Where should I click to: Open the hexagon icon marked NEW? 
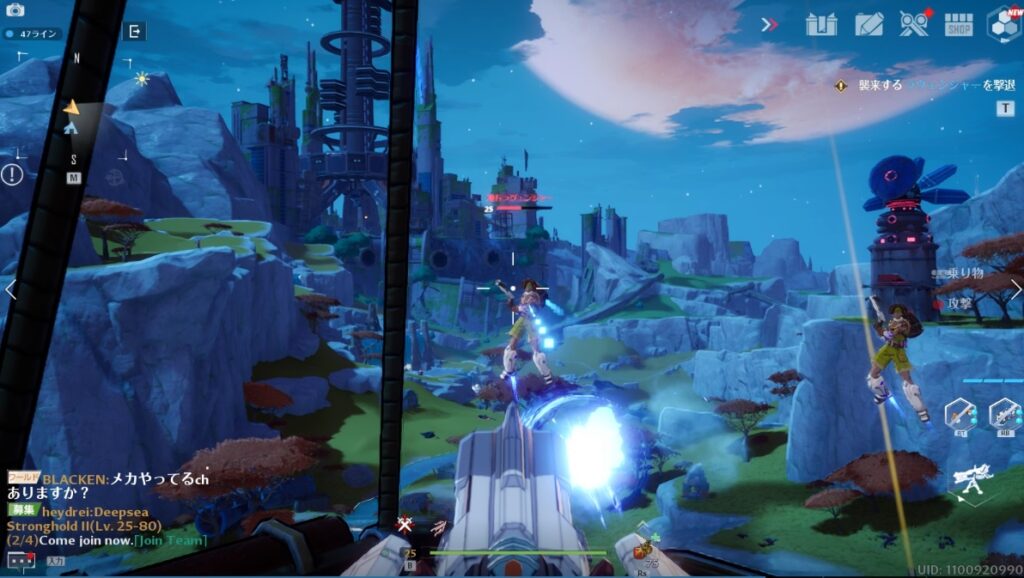coord(1003,23)
